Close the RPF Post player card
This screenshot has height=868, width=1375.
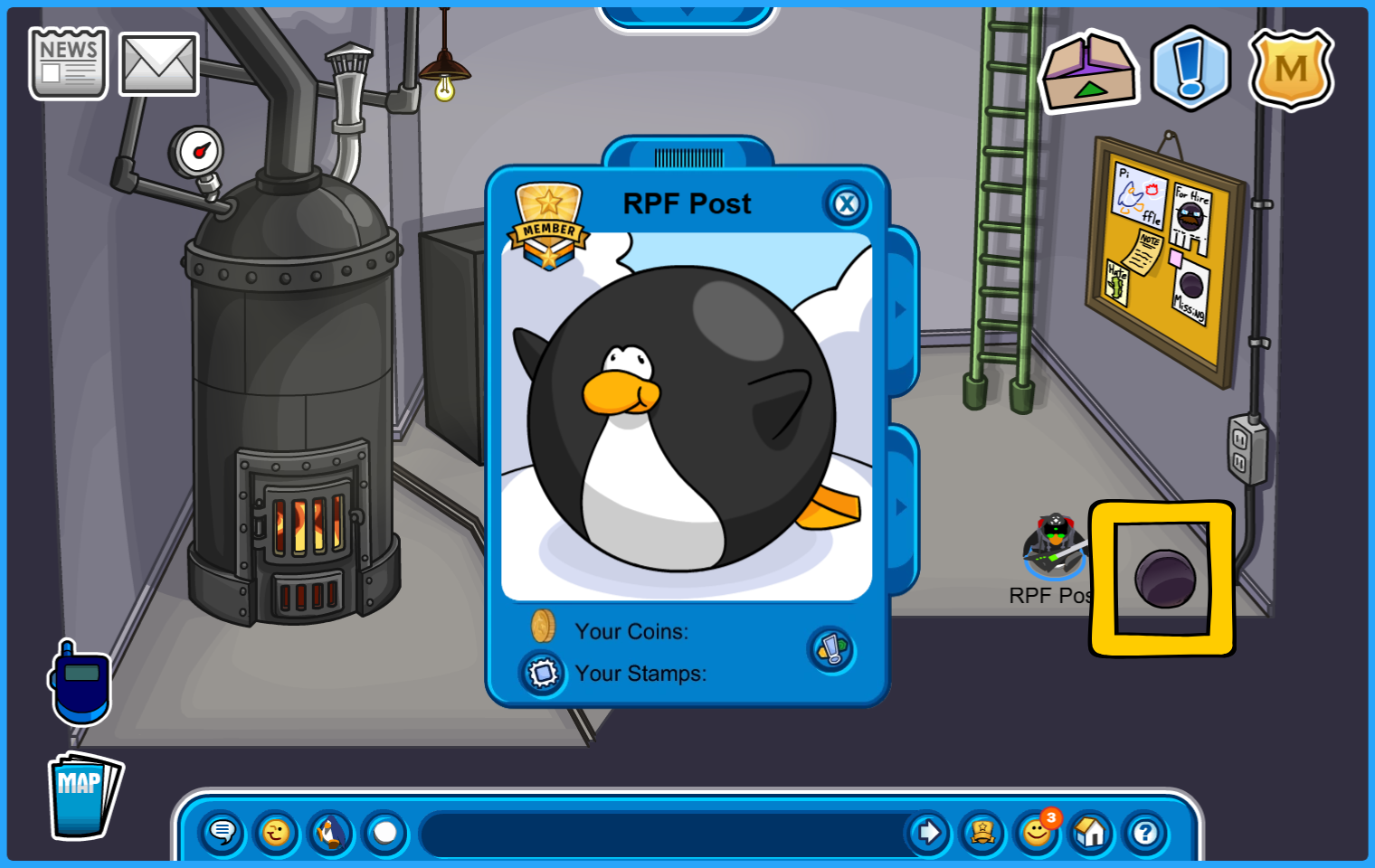tap(847, 204)
